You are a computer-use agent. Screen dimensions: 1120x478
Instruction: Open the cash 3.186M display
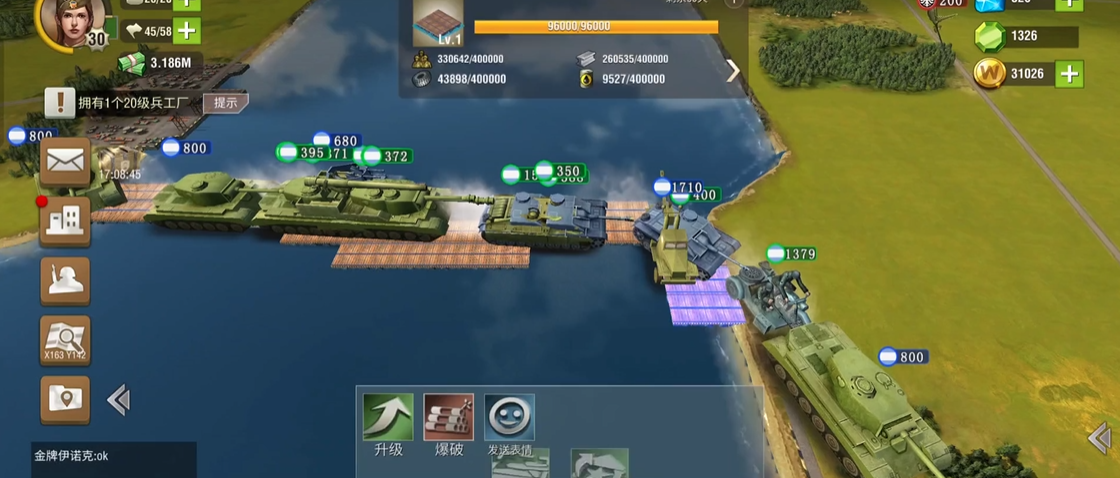click(x=160, y=63)
